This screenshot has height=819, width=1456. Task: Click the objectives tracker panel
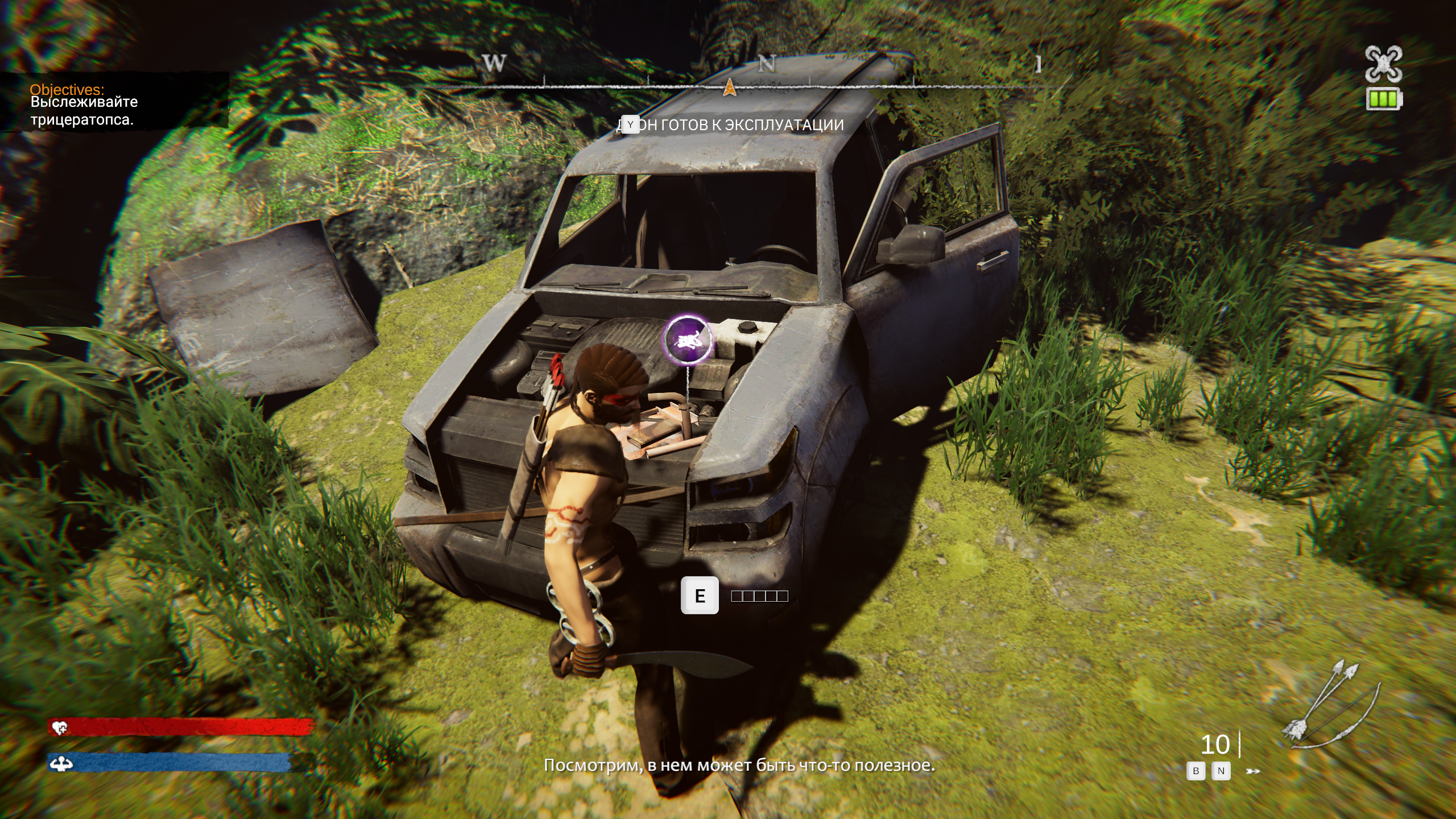(114, 102)
